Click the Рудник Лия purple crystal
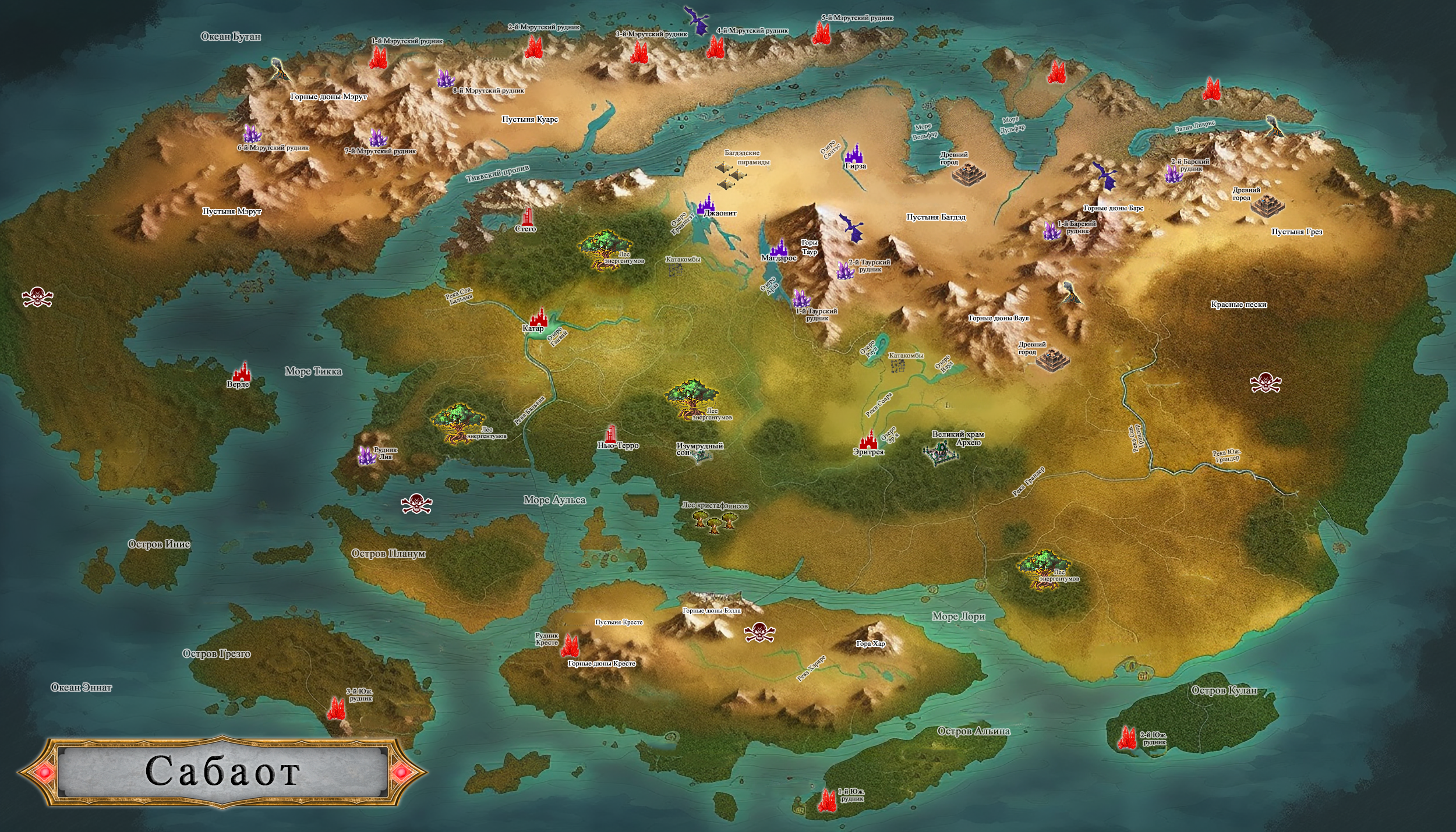Image resolution: width=1456 pixels, height=832 pixels. point(366,455)
